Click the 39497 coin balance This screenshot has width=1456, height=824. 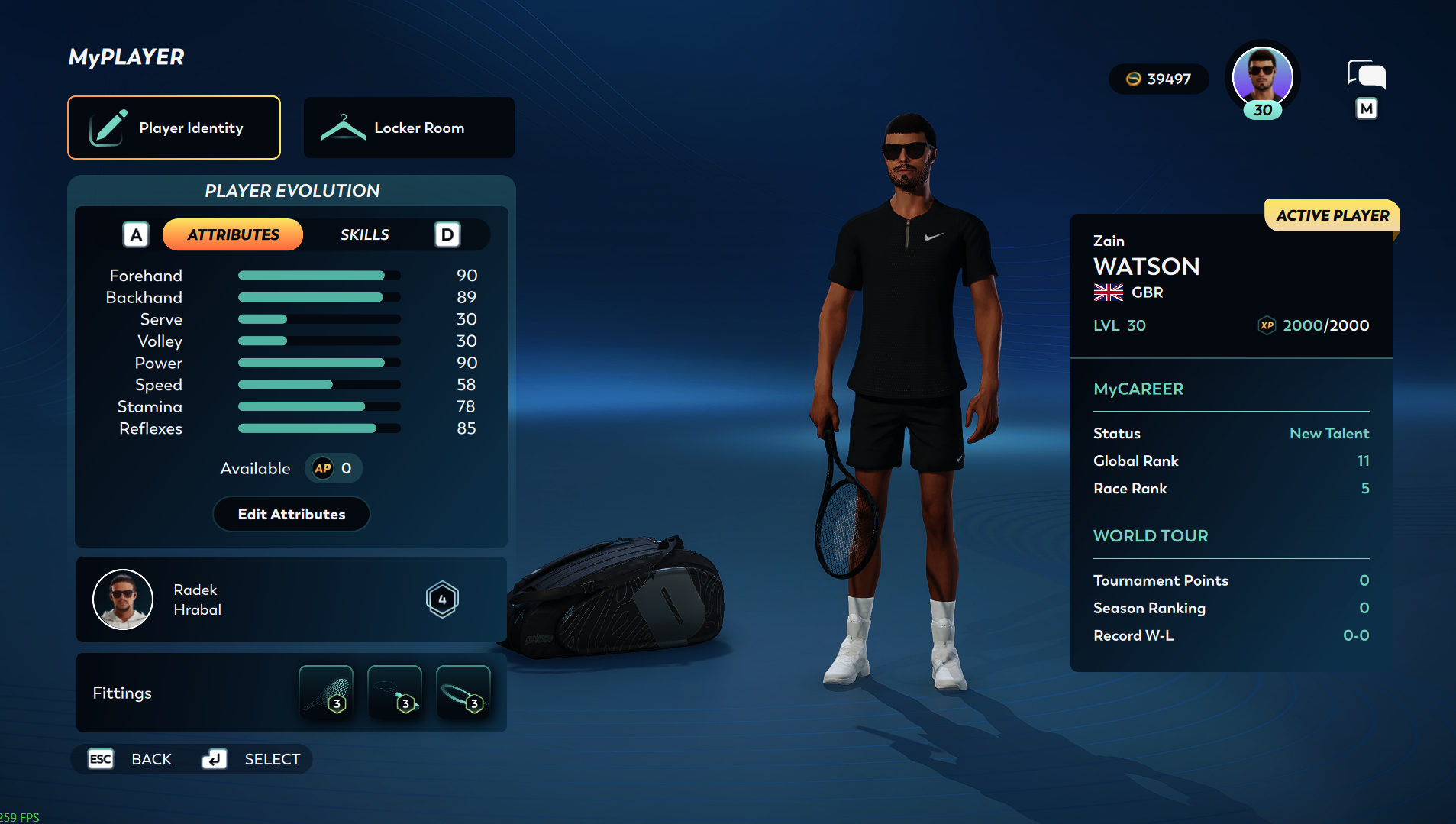pos(1158,79)
